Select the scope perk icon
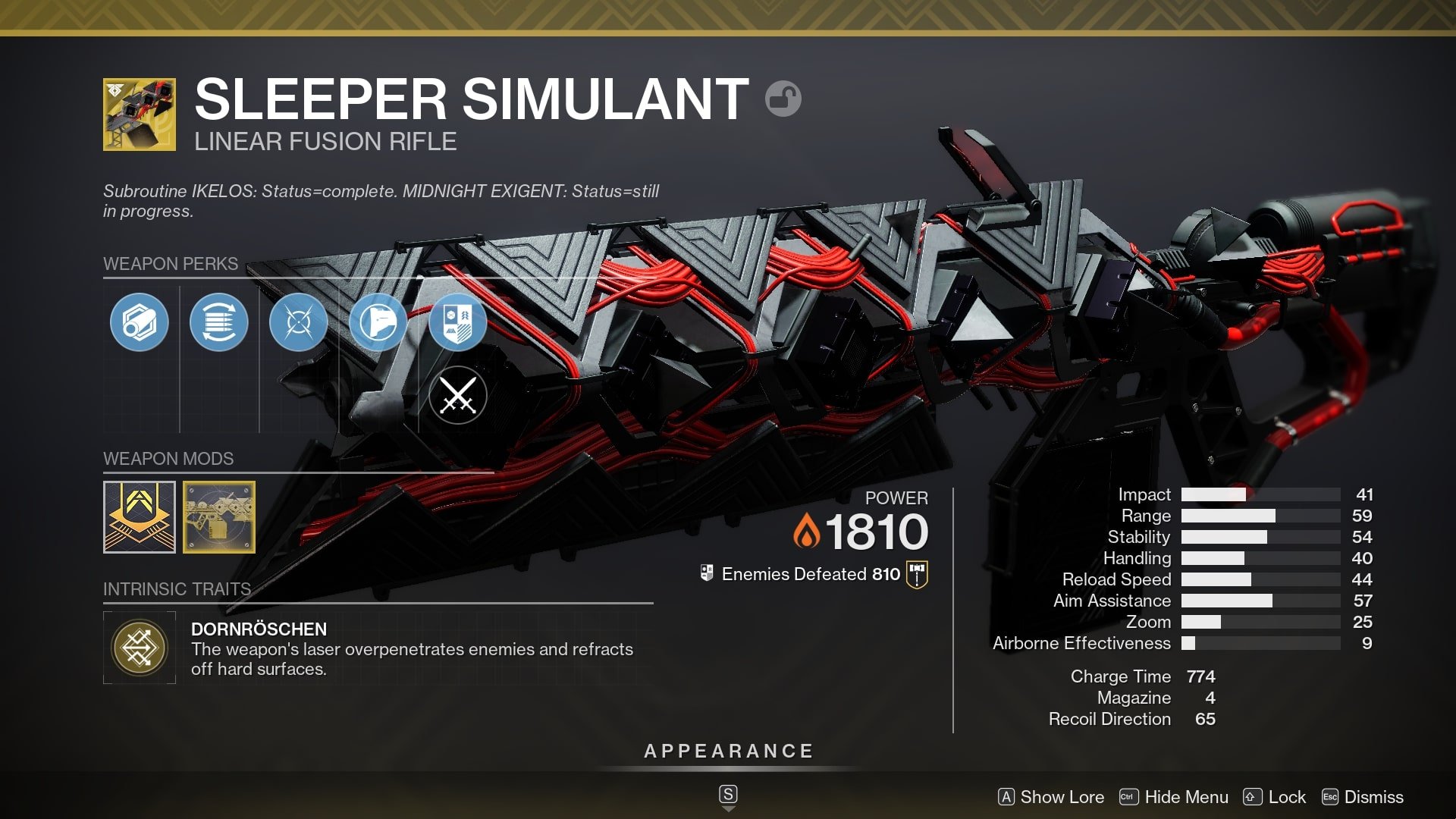The height and width of the screenshot is (819, 1456). click(x=140, y=322)
